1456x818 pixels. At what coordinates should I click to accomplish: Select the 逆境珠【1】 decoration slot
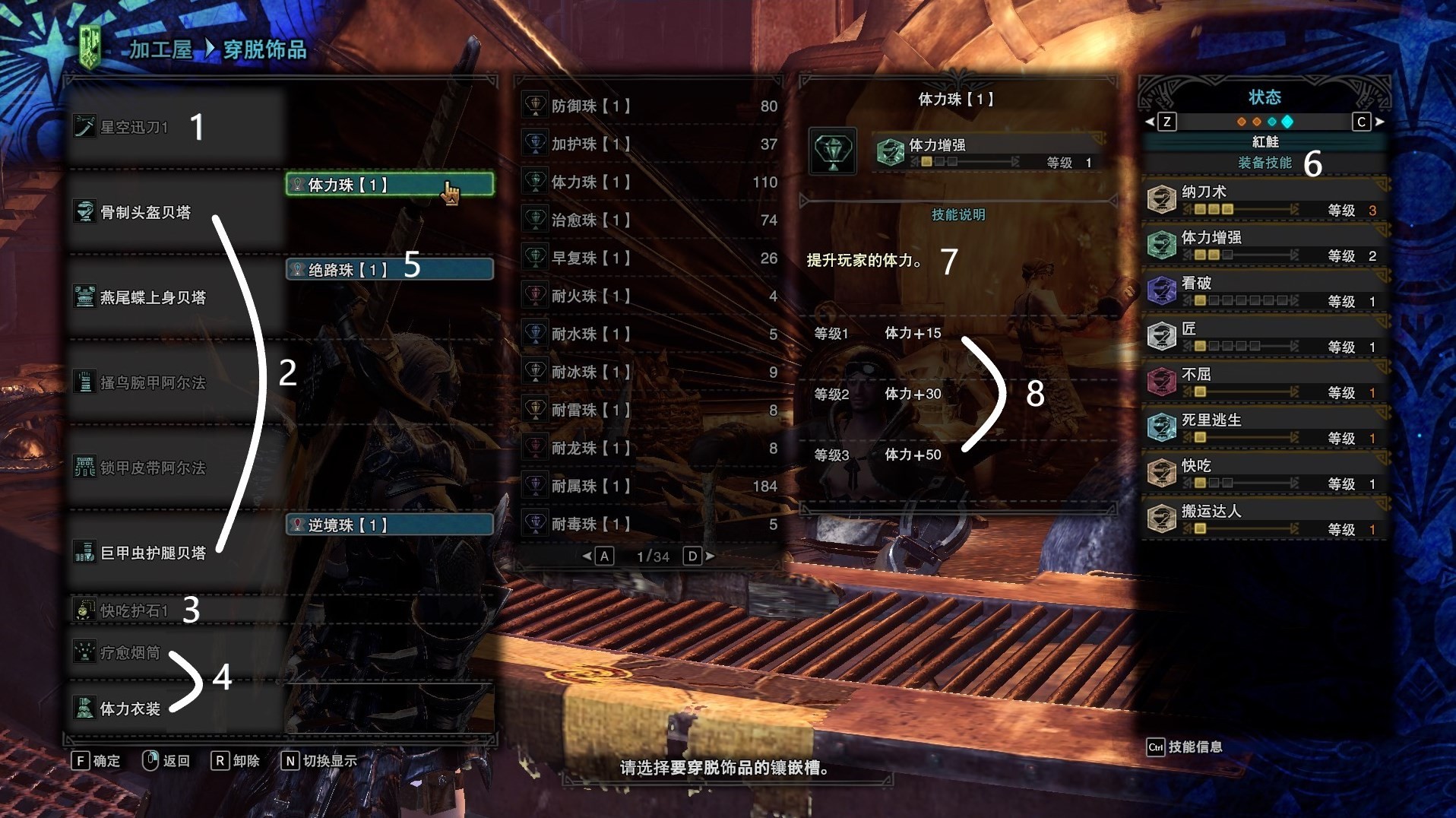pyautogui.click(x=389, y=525)
